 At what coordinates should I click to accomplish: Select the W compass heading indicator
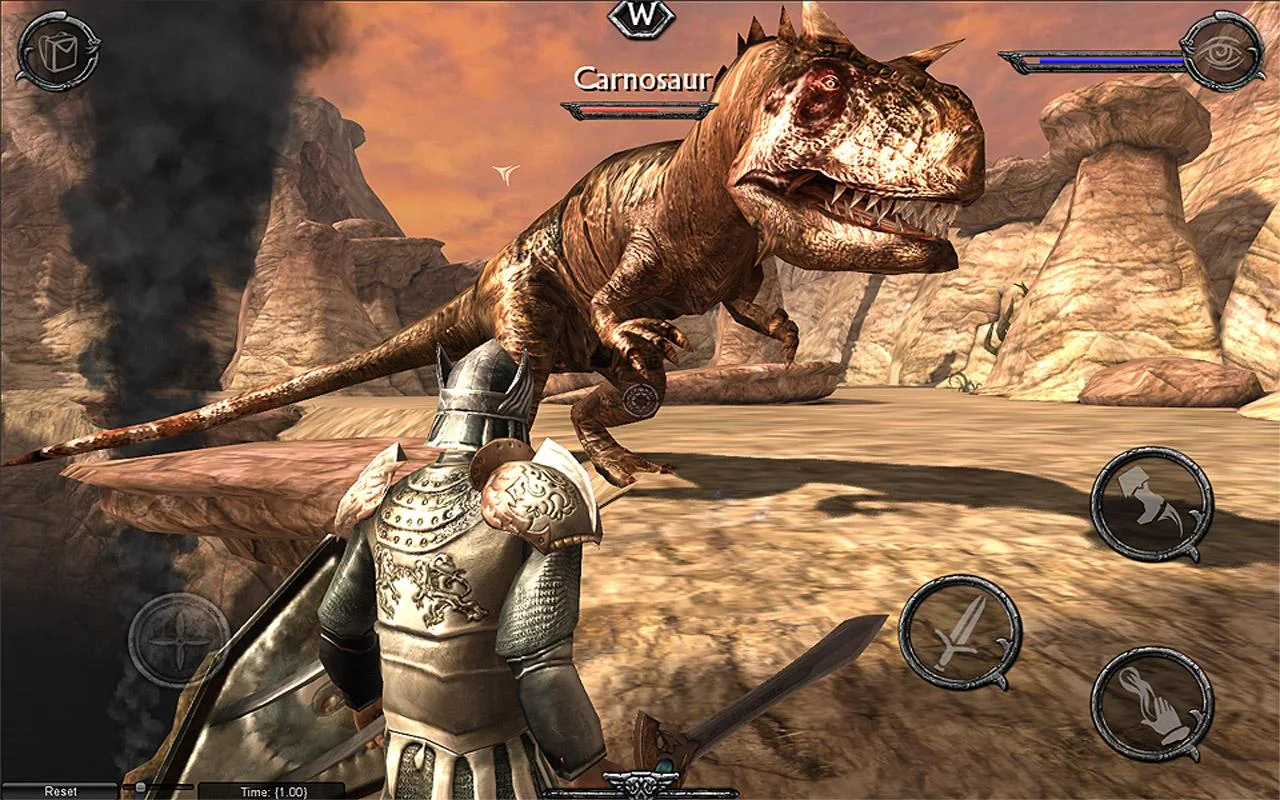(641, 17)
